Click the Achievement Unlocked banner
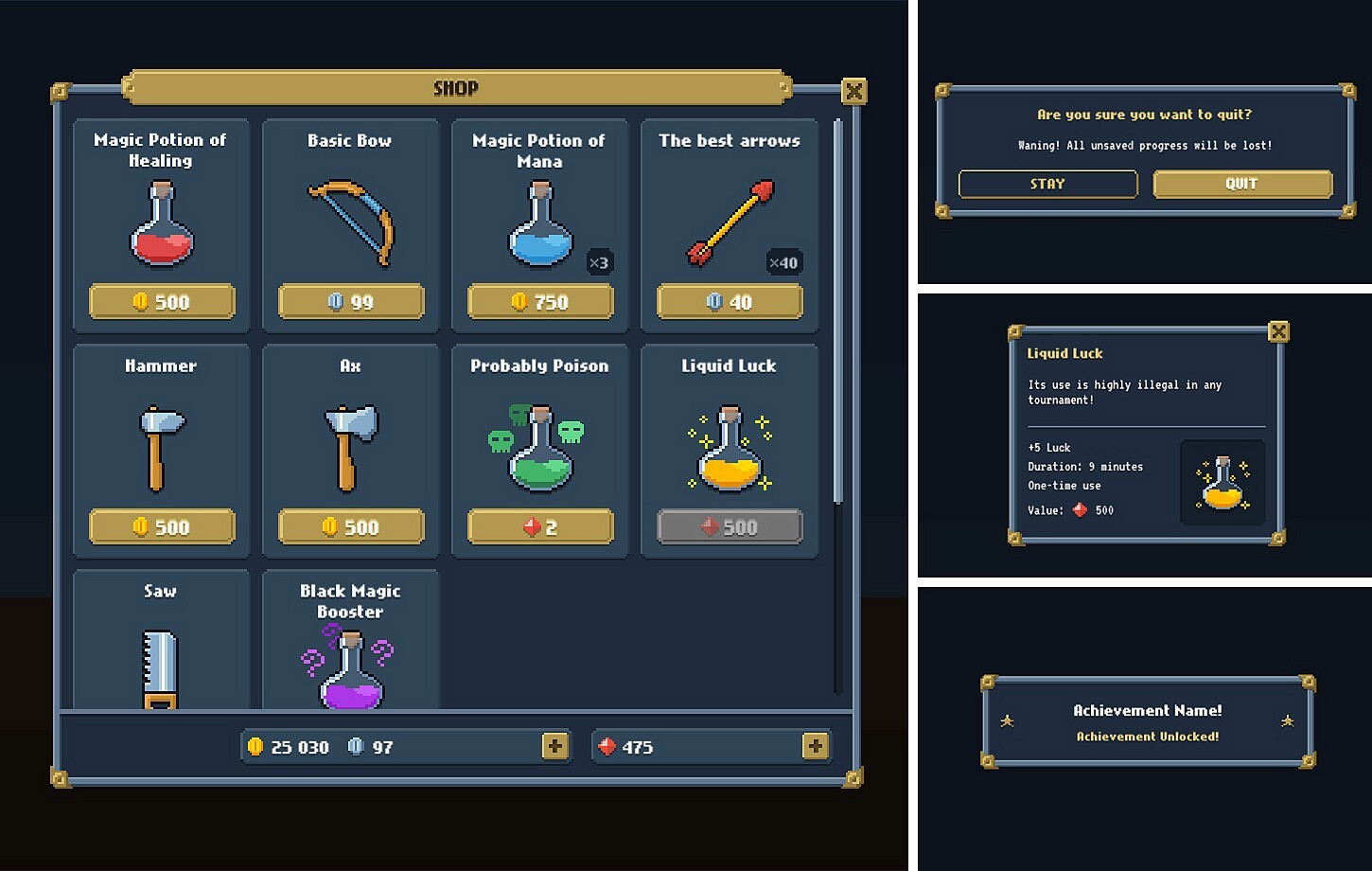 tap(1146, 722)
